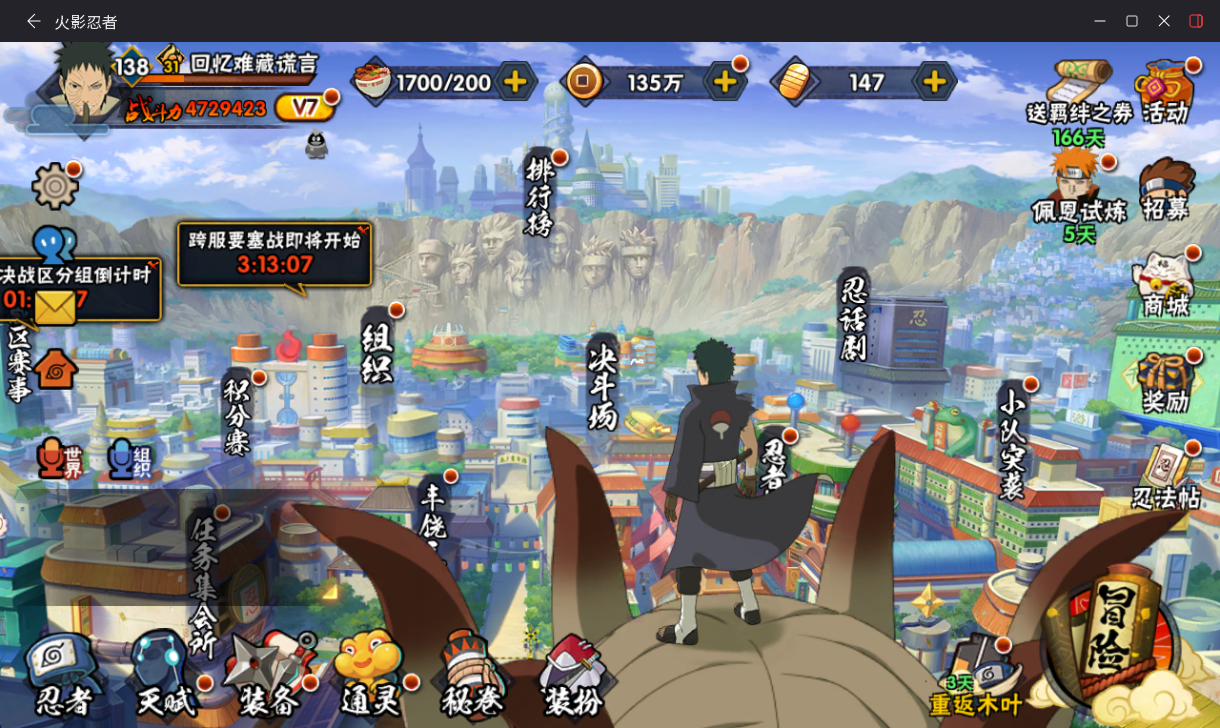Image resolution: width=1220 pixels, height=728 pixels.
Task: Open the V7 VIP badge
Action: coord(301,107)
